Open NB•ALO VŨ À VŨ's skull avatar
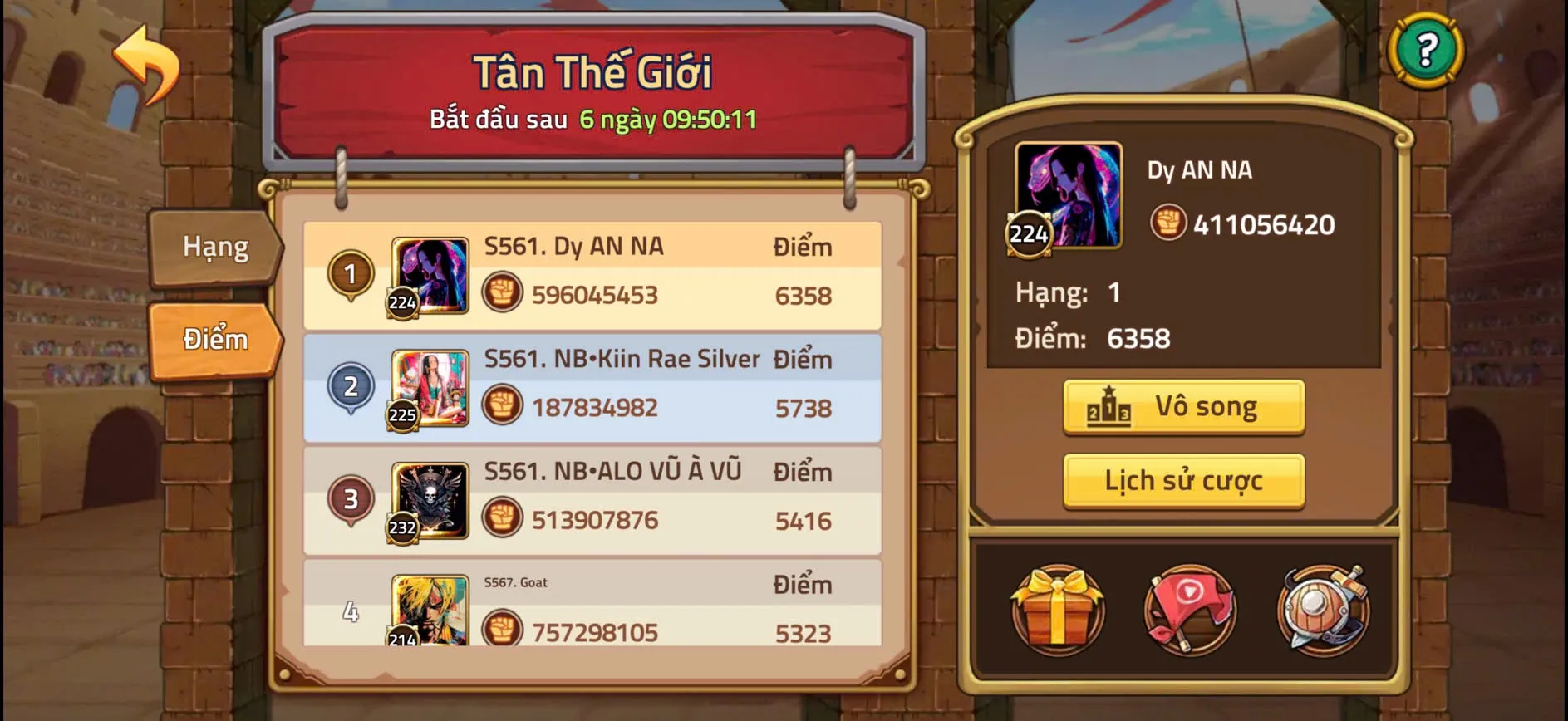The height and width of the screenshot is (721, 1568). (x=429, y=499)
